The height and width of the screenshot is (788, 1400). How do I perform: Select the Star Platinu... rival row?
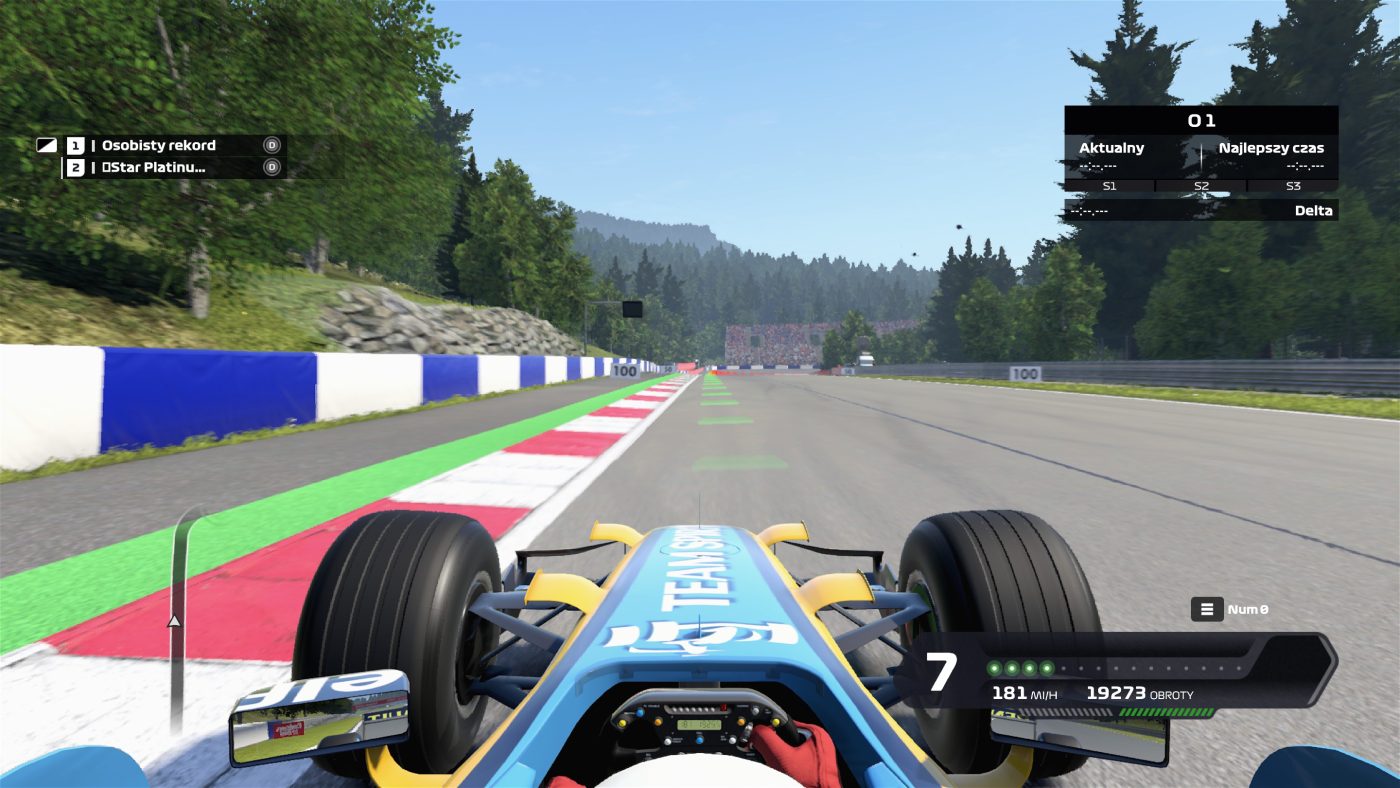click(x=160, y=167)
